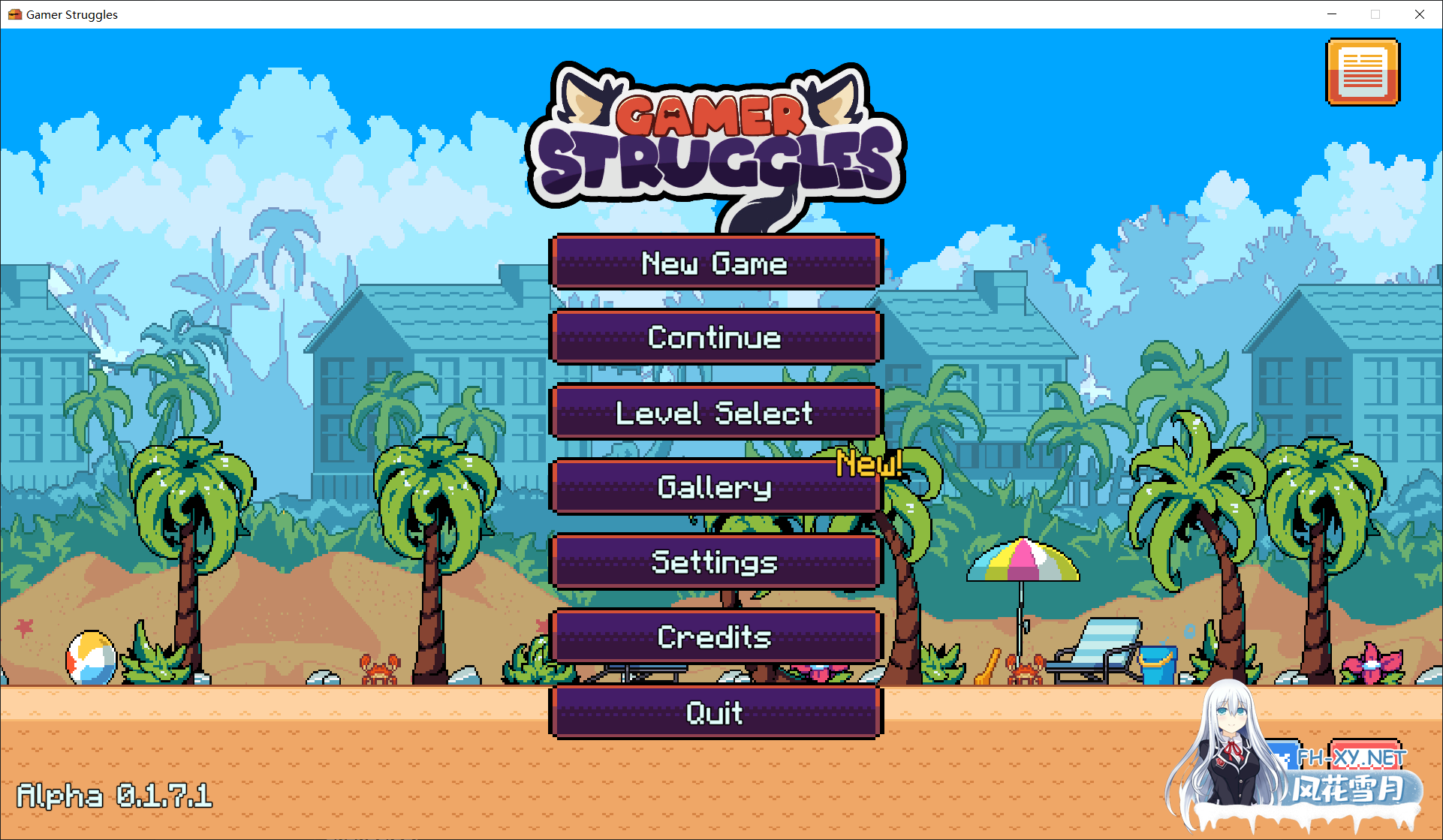Viewport: 1443px width, 840px height.
Task: Click the blue bucket near the lounge chair
Action: tap(1157, 664)
